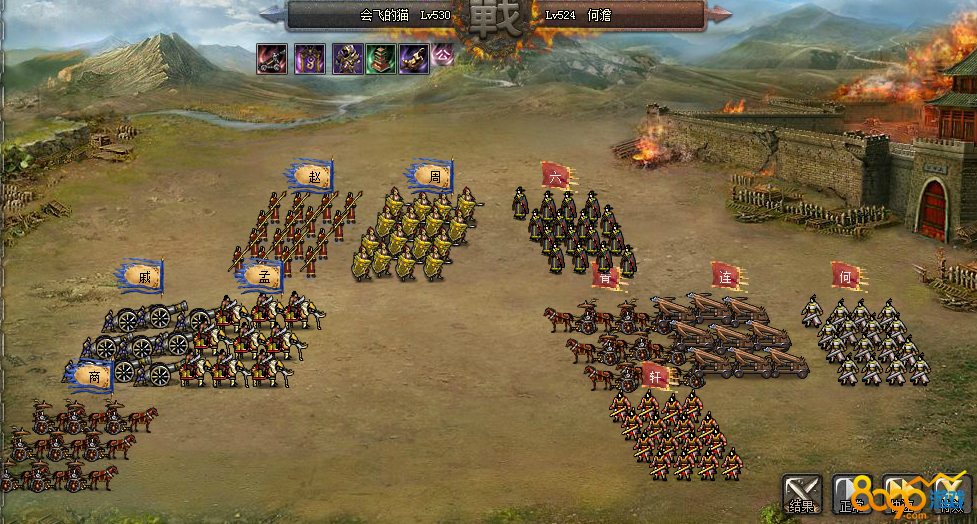This screenshot has width=977, height=524.
Task: Click the pink 公 buff icon
Action: pyautogui.click(x=443, y=55)
